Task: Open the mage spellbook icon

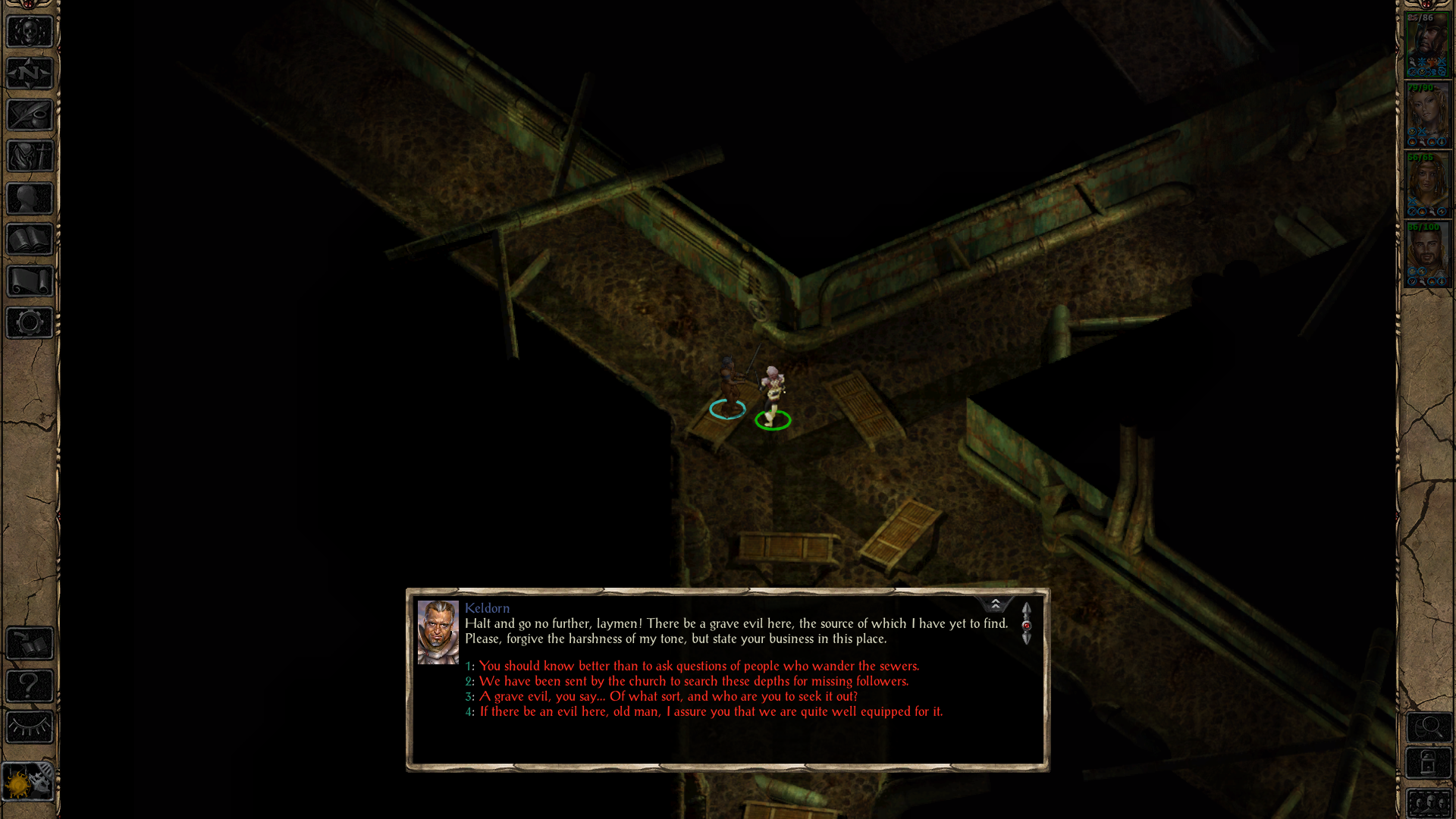Action: coord(29,239)
